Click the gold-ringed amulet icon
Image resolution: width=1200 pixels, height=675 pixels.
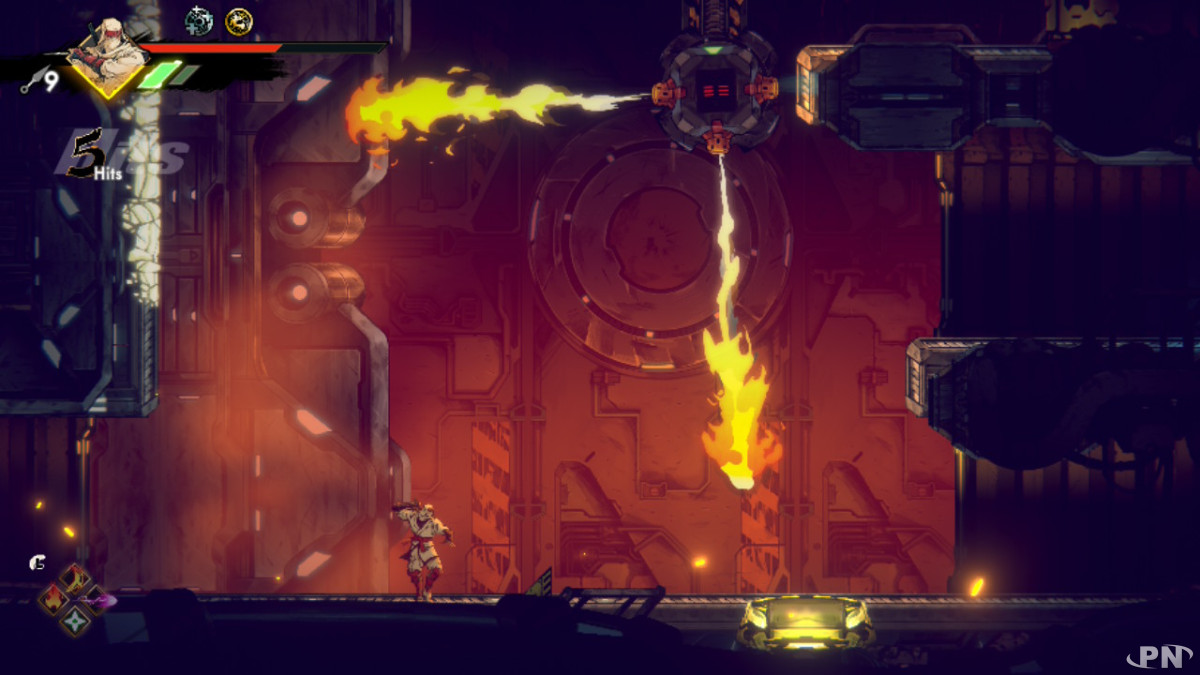click(239, 20)
